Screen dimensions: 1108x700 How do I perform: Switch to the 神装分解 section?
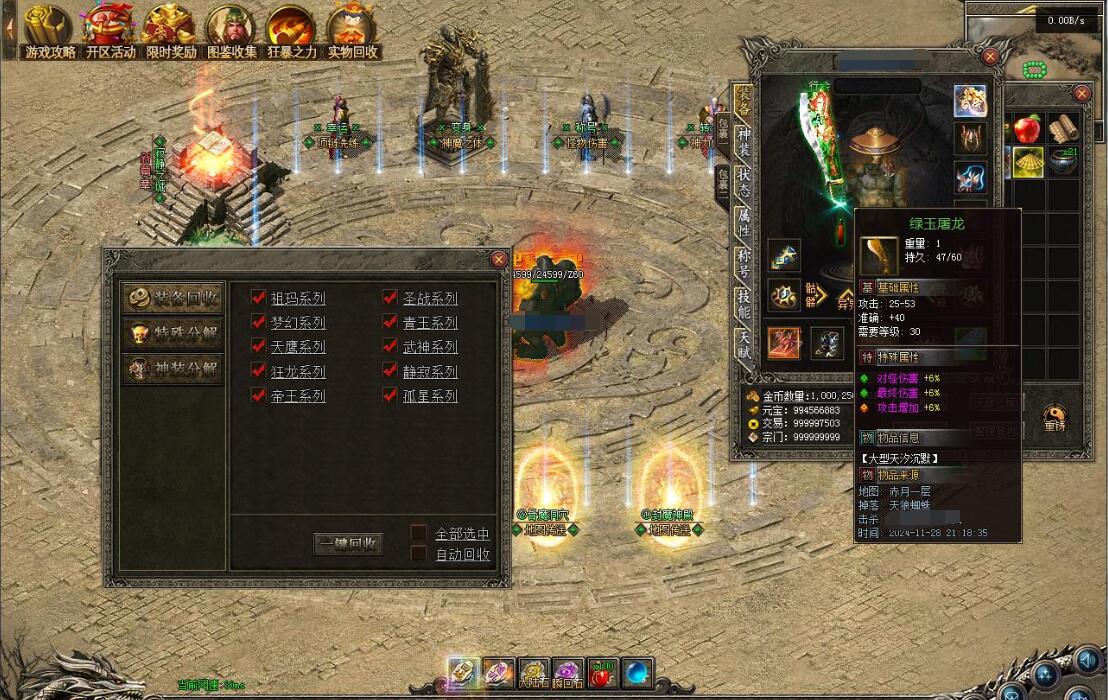click(x=172, y=368)
